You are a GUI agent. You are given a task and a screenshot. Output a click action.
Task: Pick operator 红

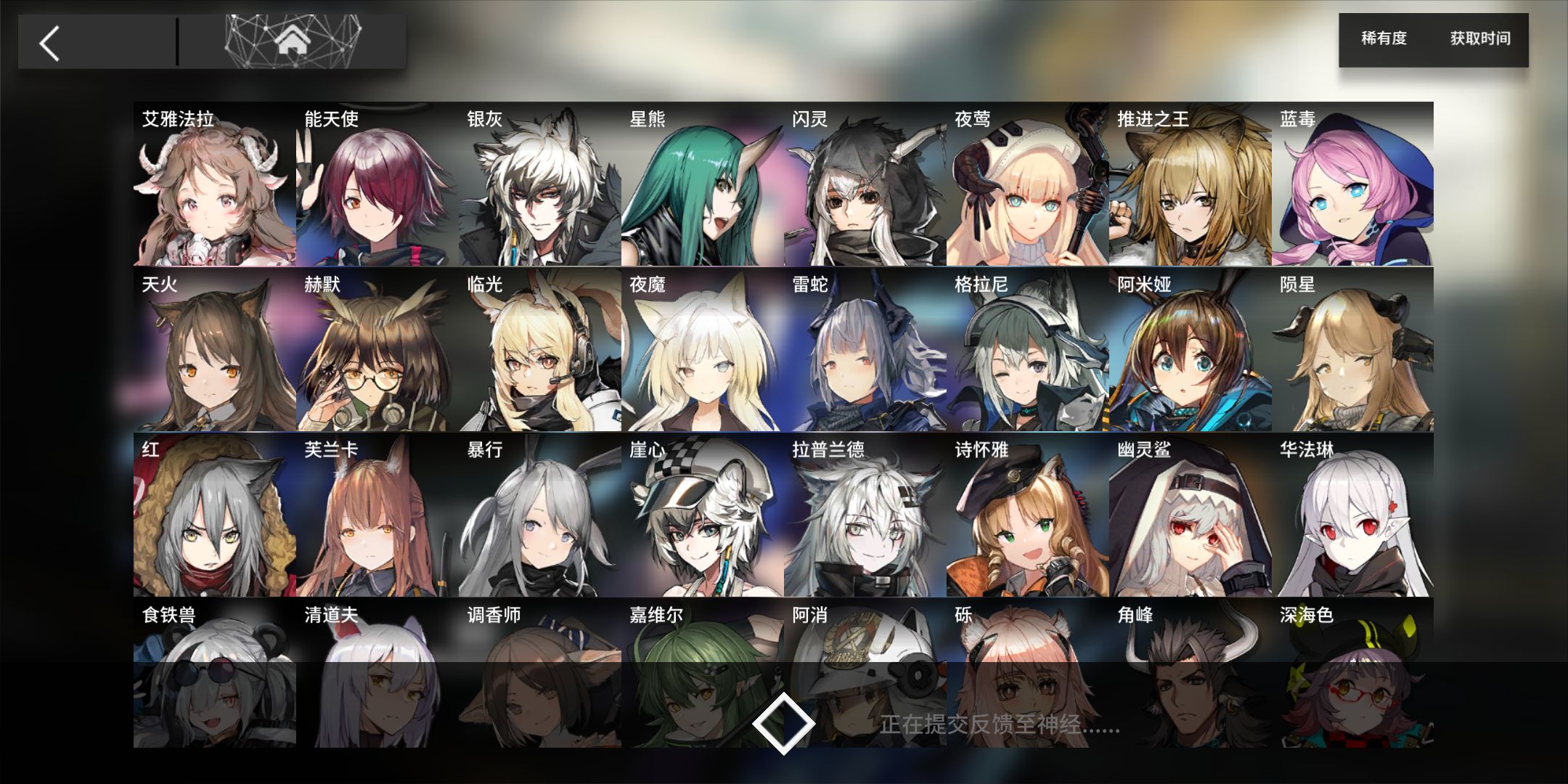(x=214, y=516)
